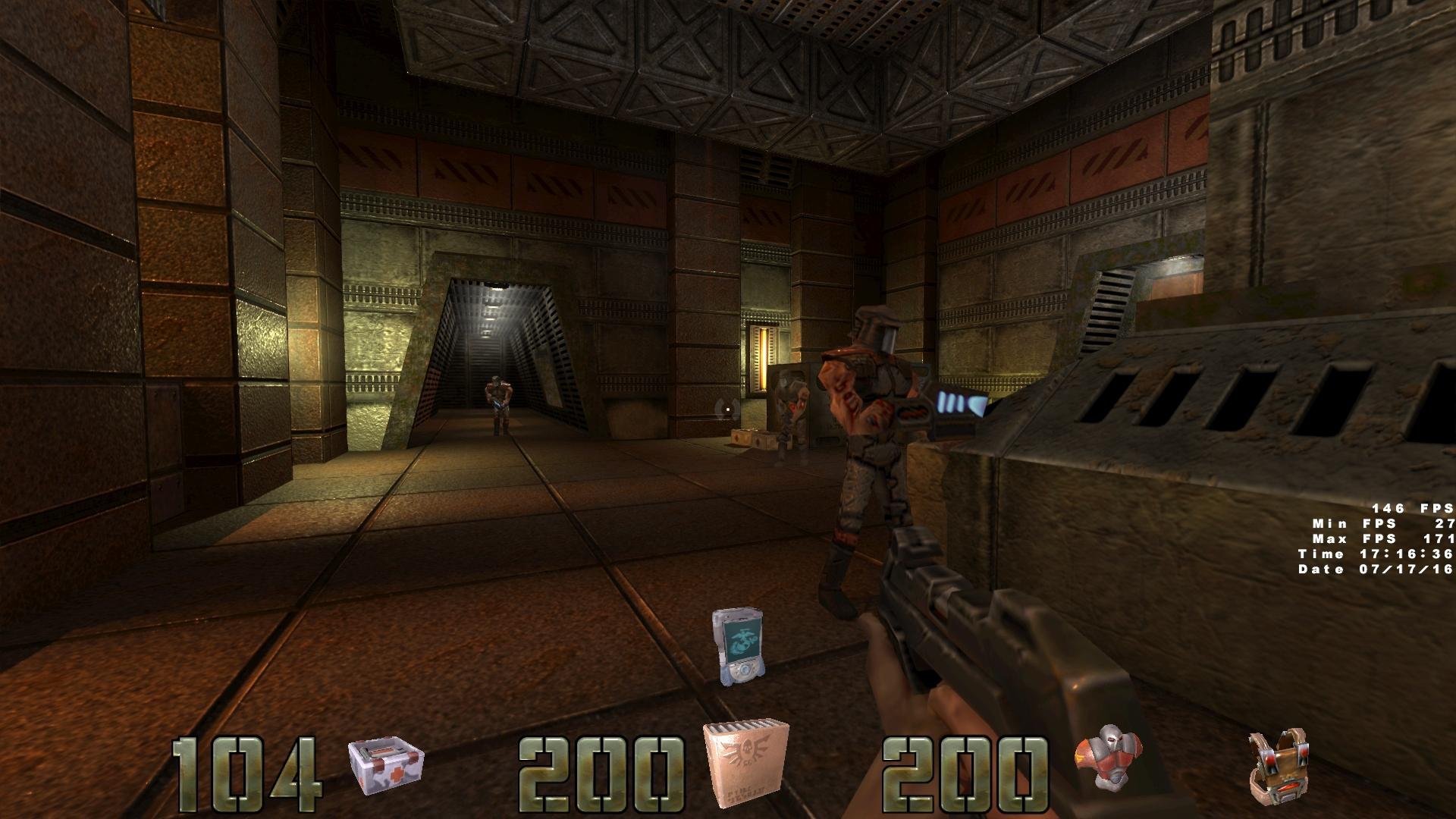Open the field computer help icon
1456x819 pixels.
pyautogui.click(x=737, y=645)
